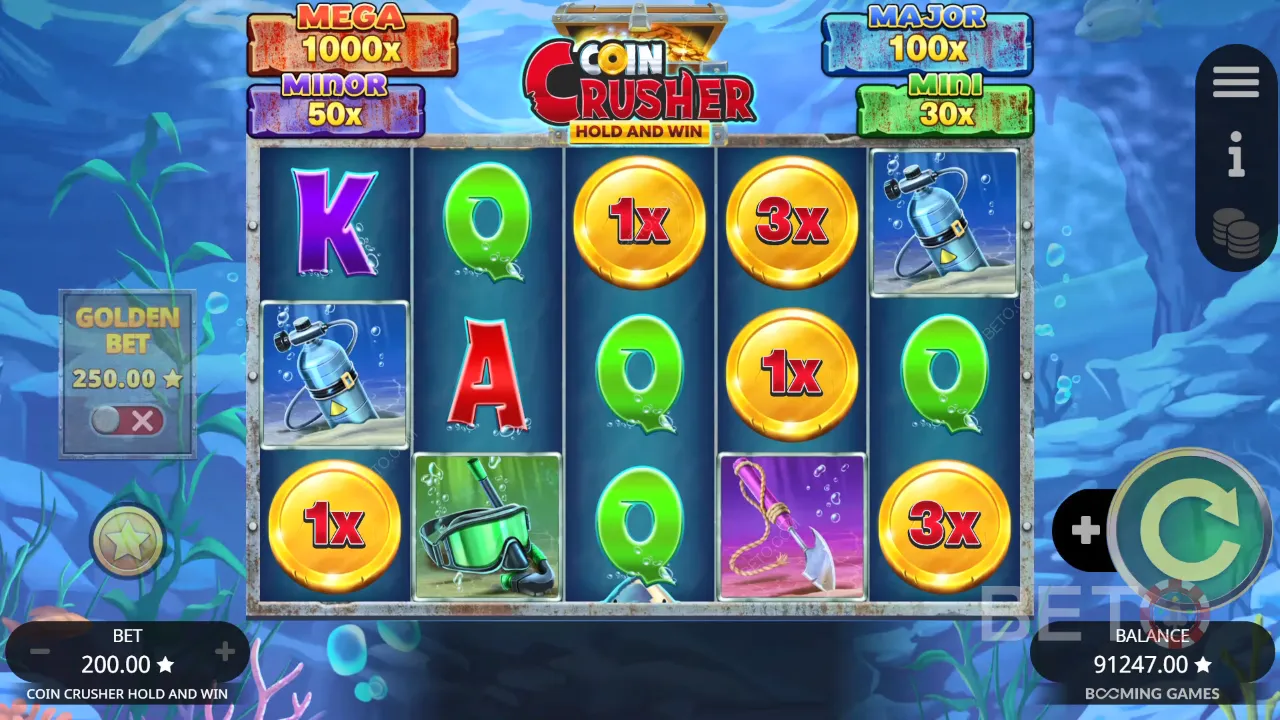Open the coin stack bet options
This screenshot has width=1280, height=720.
(1236, 233)
